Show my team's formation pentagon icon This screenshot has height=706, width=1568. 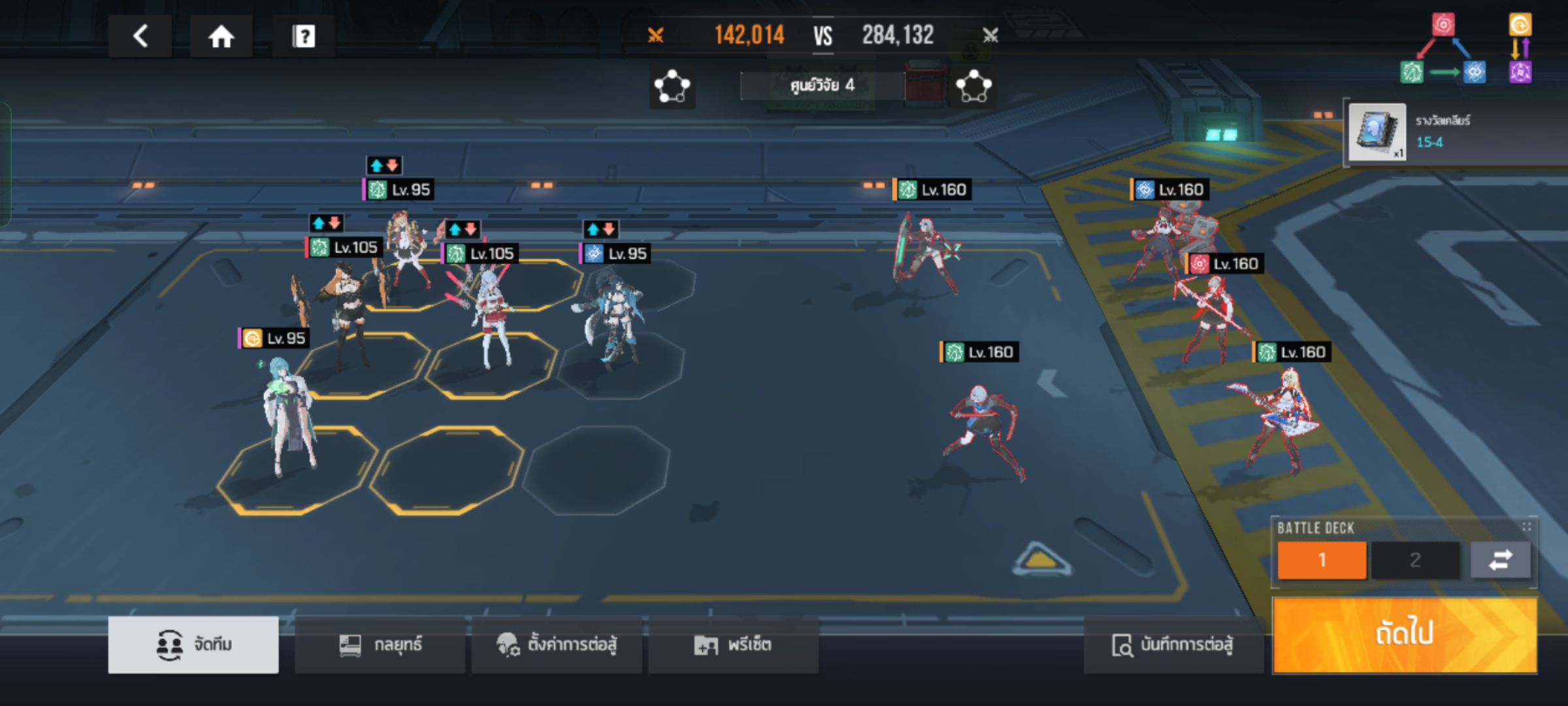(672, 86)
